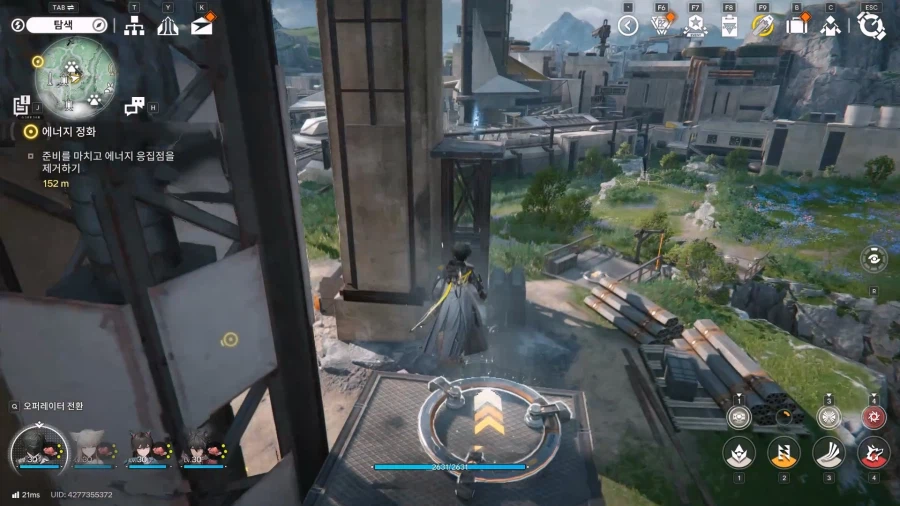Open the chat speech bubble icon
The height and width of the screenshot is (506, 900).
pyautogui.click(x=134, y=105)
